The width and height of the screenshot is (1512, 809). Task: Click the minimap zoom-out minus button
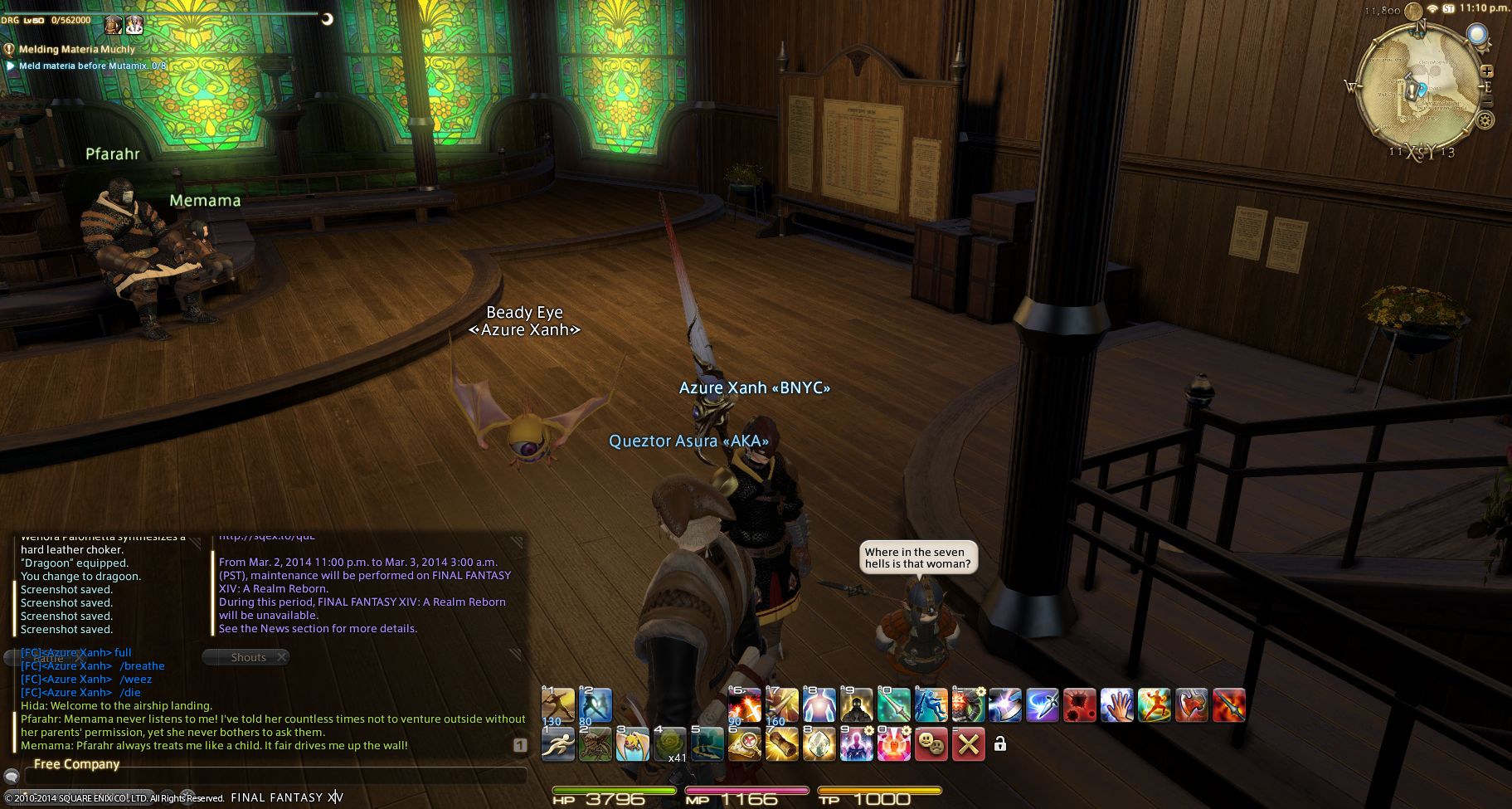click(x=1486, y=101)
